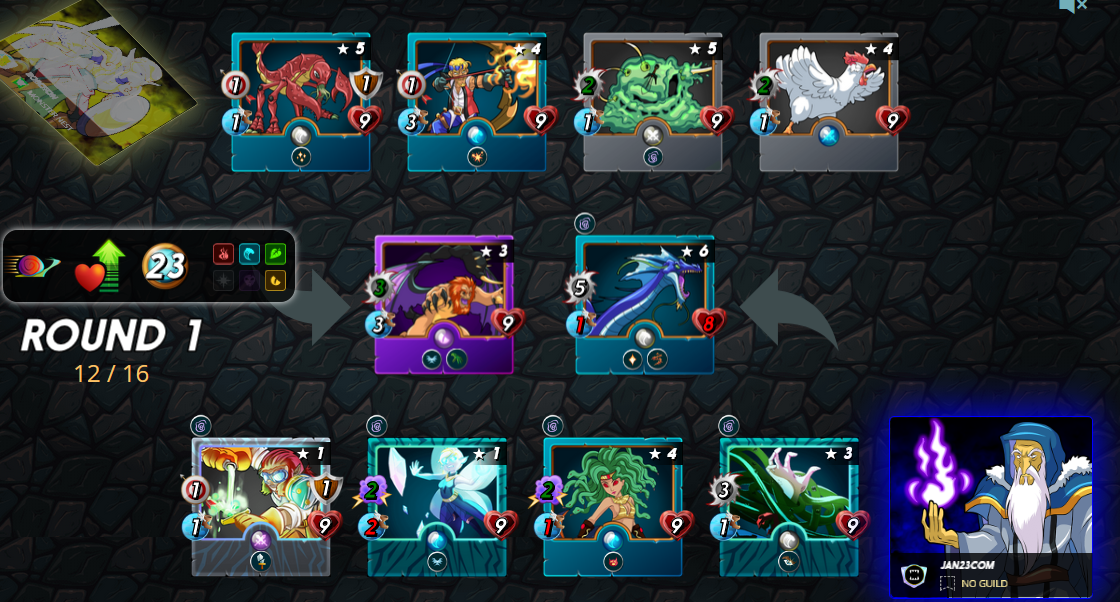Select the white chicken card

[x=828, y=100]
